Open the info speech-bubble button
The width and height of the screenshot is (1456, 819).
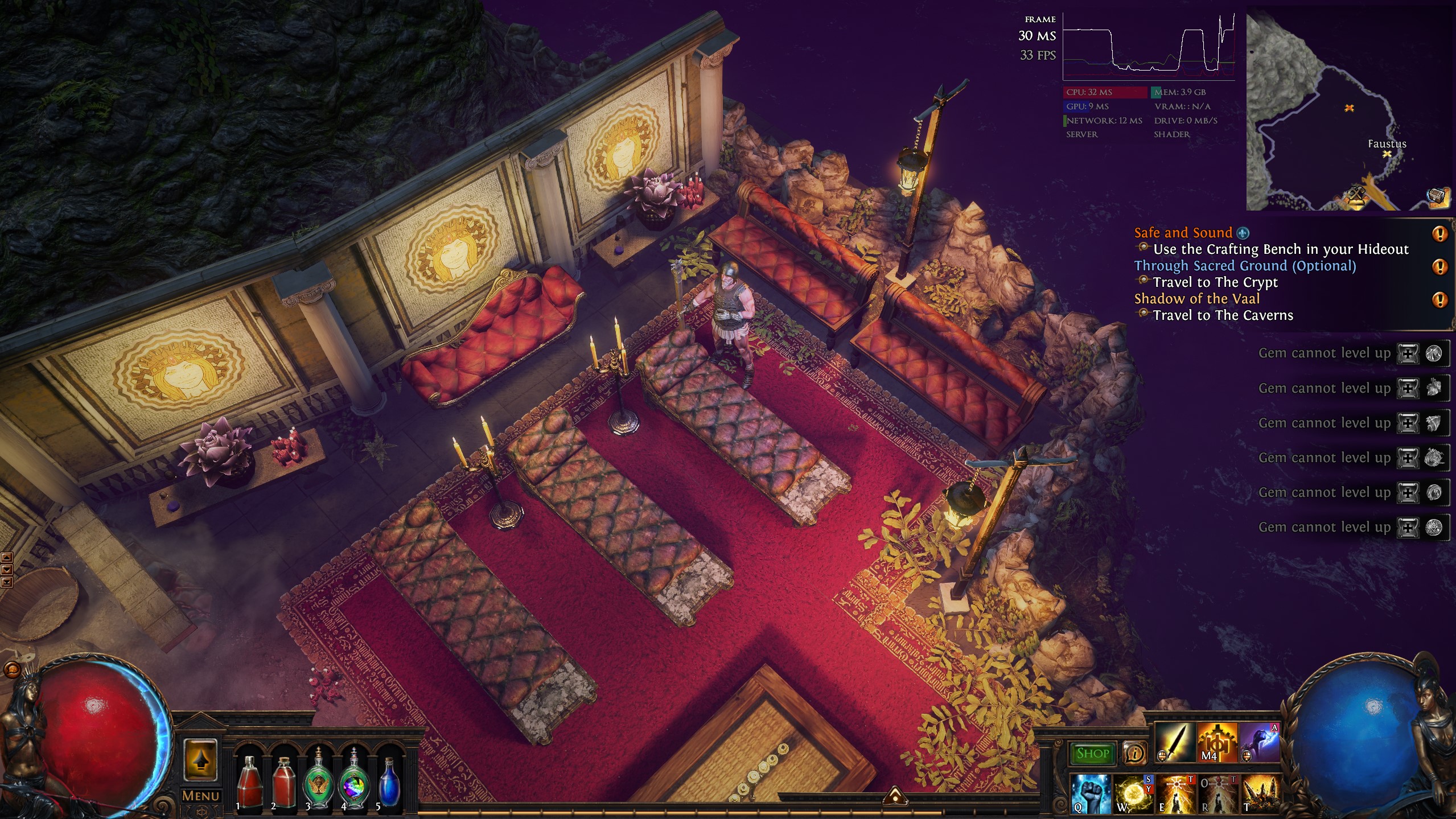(1134, 754)
